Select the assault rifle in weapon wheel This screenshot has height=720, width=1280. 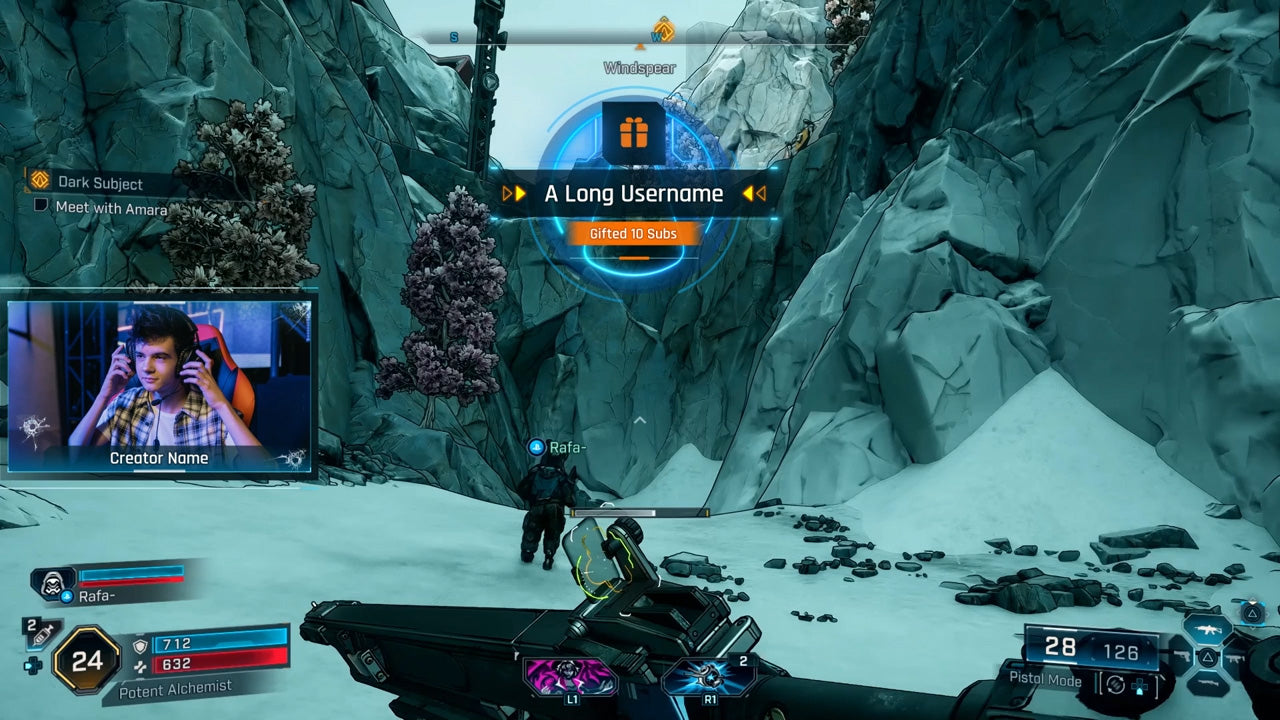point(1207,629)
